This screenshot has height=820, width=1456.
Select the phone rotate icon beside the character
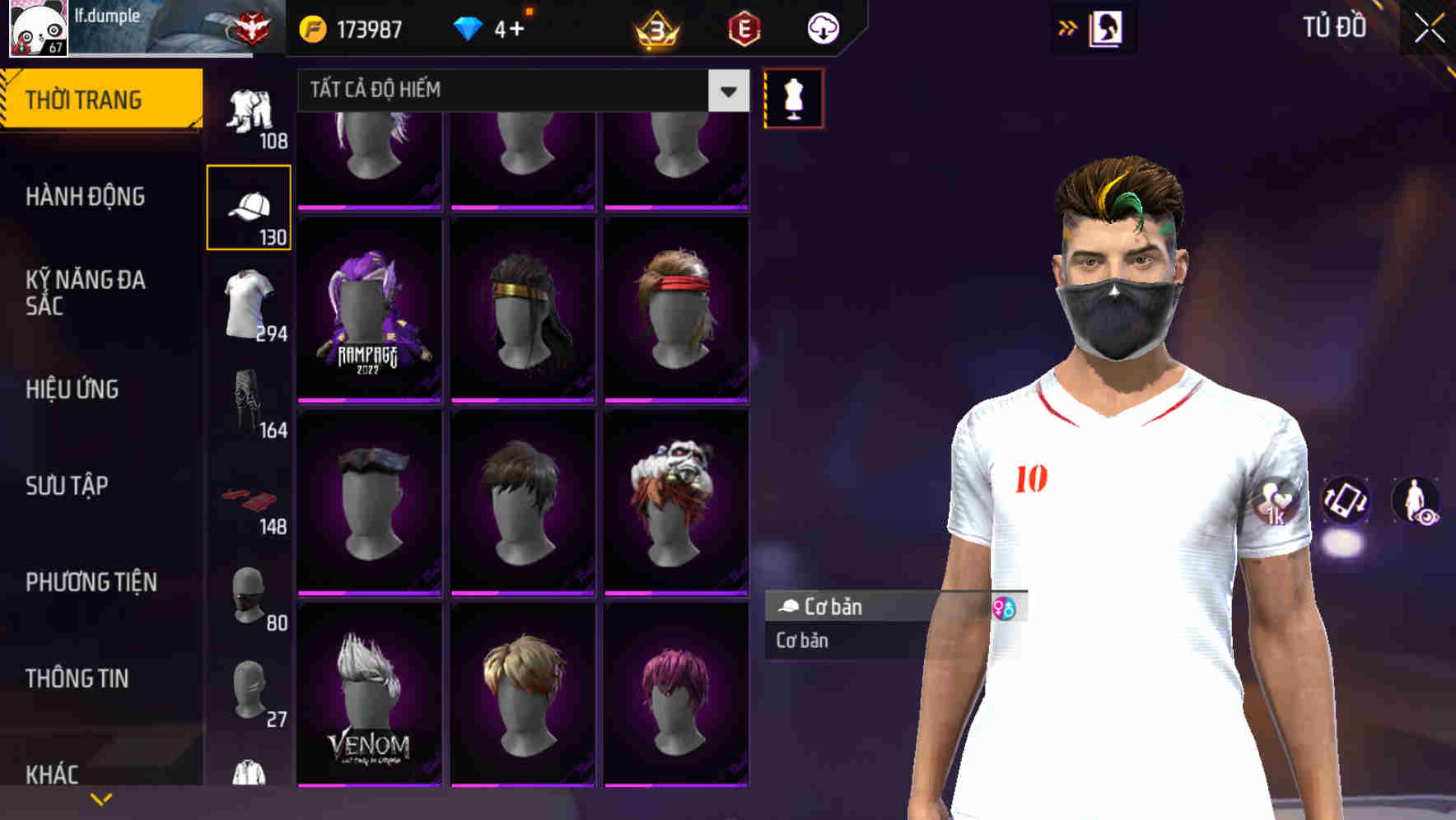click(1346, 501)
